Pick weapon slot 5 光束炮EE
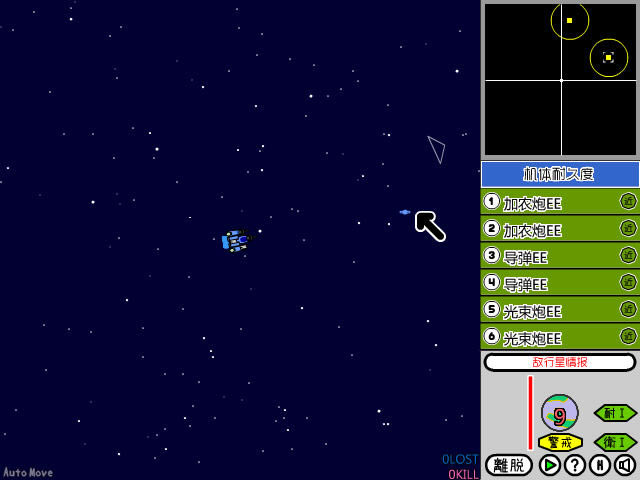Viewport: 640px width, 480px height. point(548,310)
